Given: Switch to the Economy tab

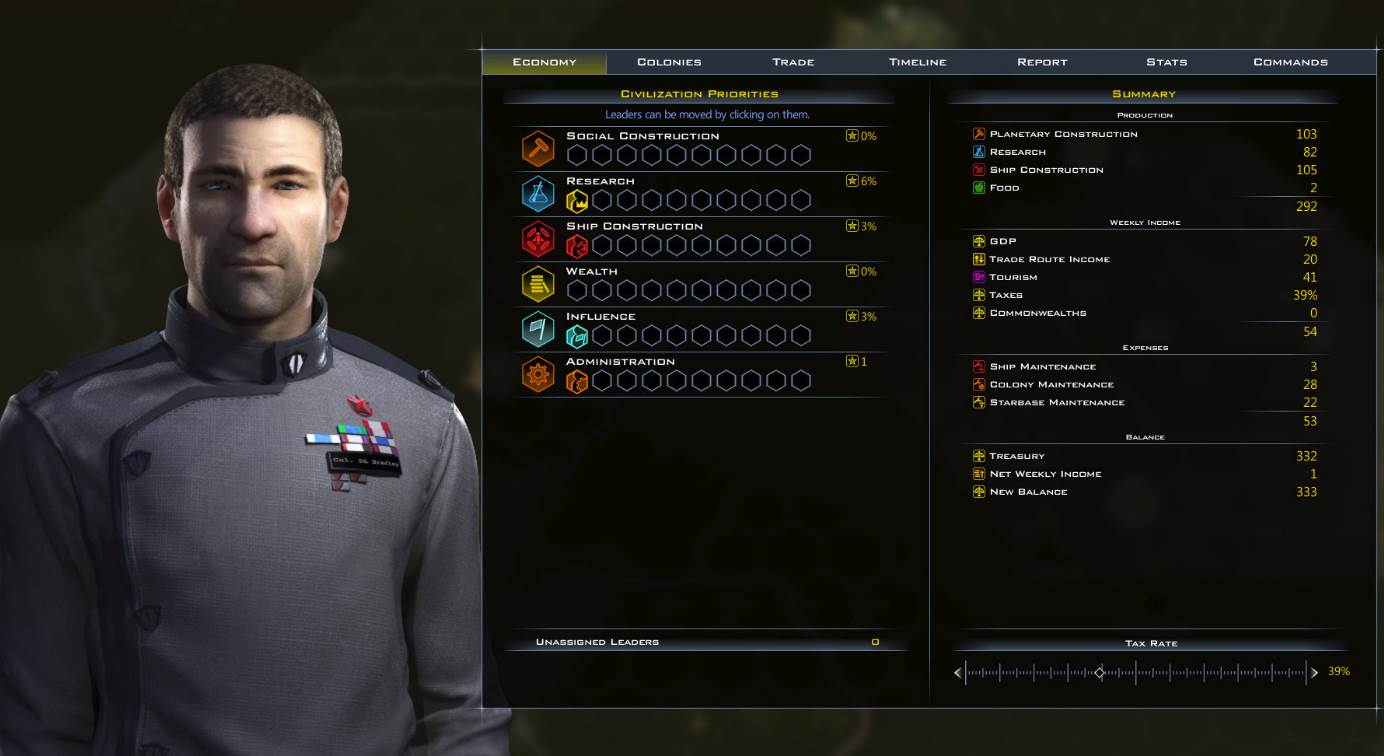Looking at the screenshot, I should [x=544, y=62].
